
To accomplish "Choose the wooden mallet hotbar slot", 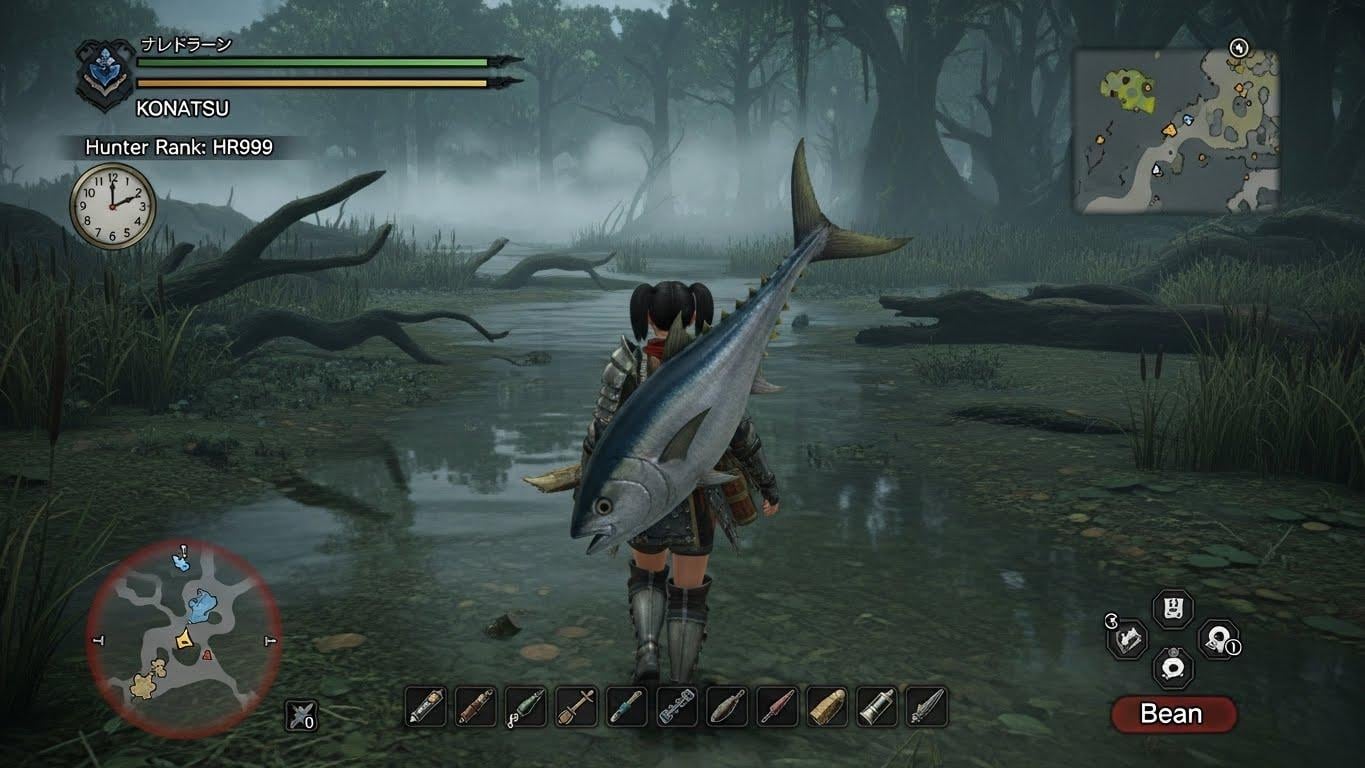I will pyautogui.click(x=576, y=706).
